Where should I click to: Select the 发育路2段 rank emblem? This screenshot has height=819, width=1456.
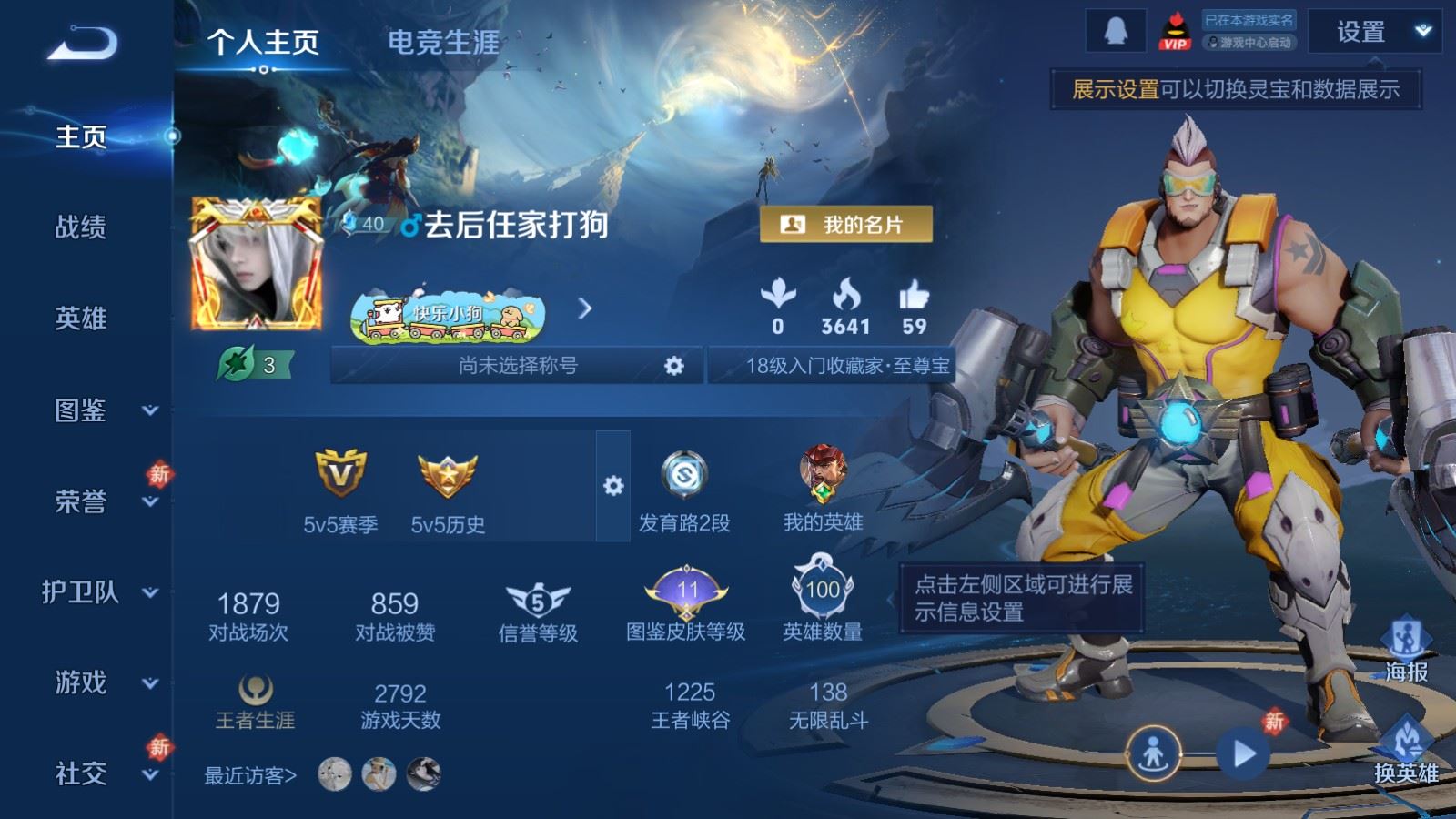tap(687, 475)
